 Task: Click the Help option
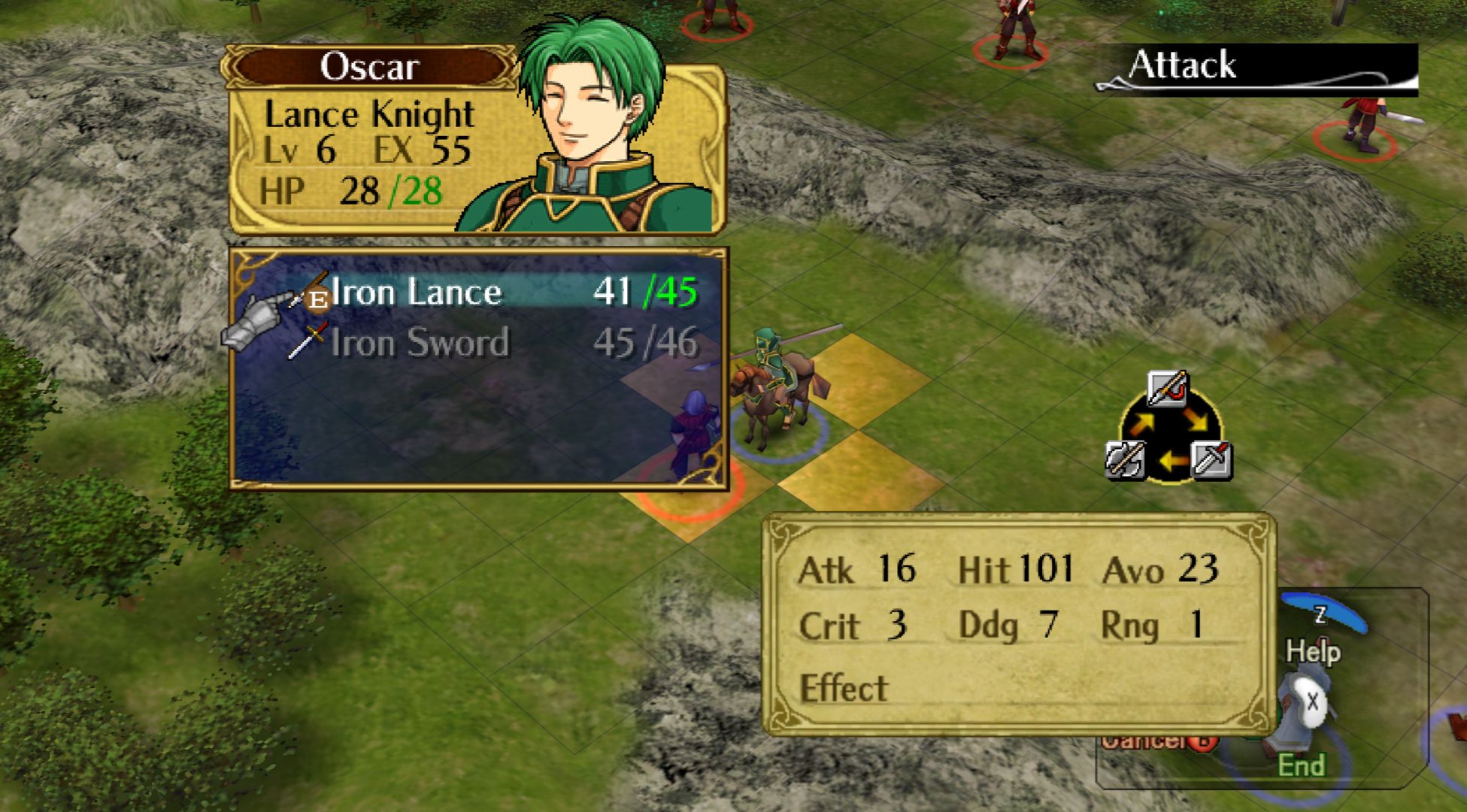click(x=1313, y=650)
